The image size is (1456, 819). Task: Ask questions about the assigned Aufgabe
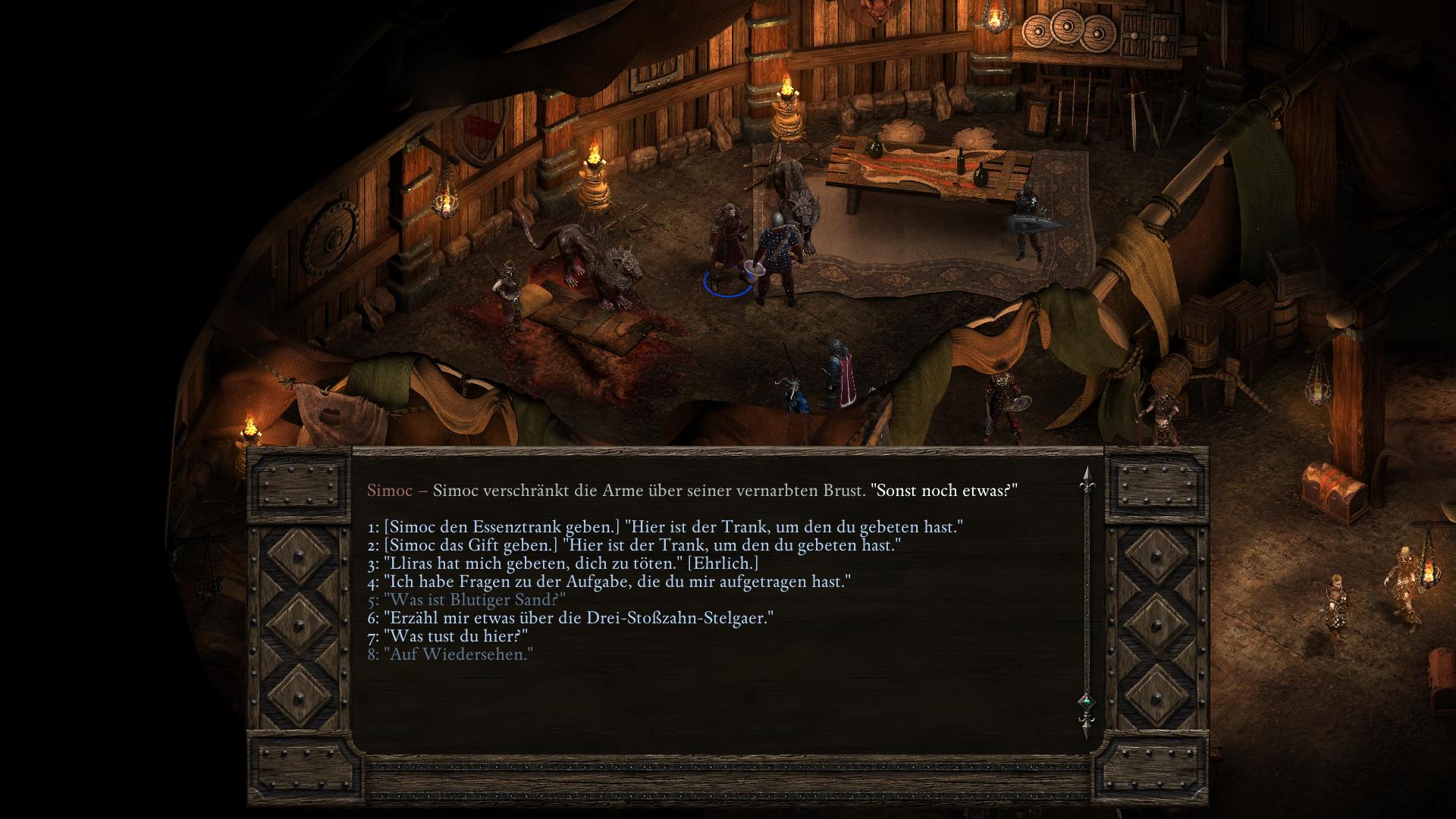coord(609,582)
